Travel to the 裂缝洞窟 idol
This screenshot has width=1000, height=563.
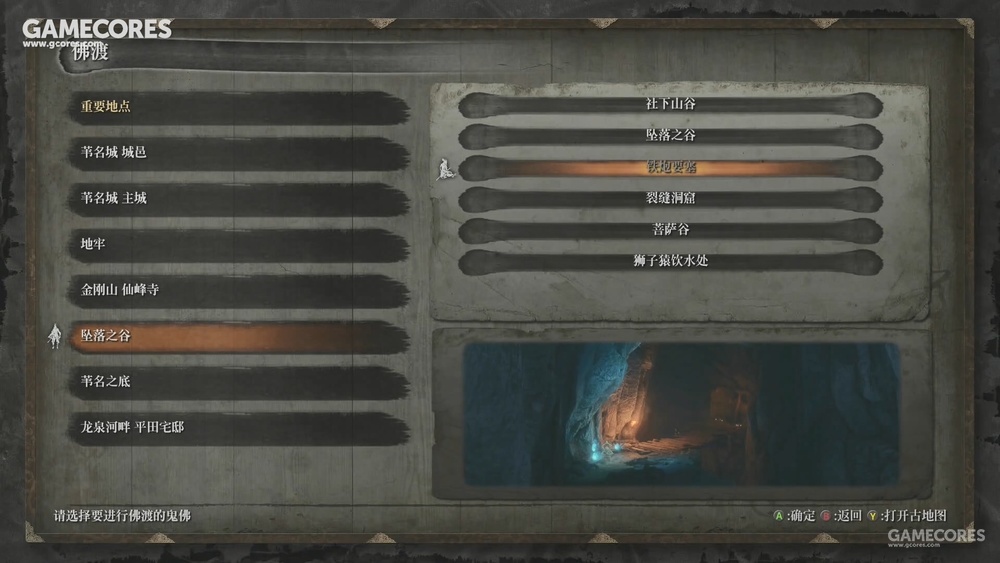pos(670,199)
